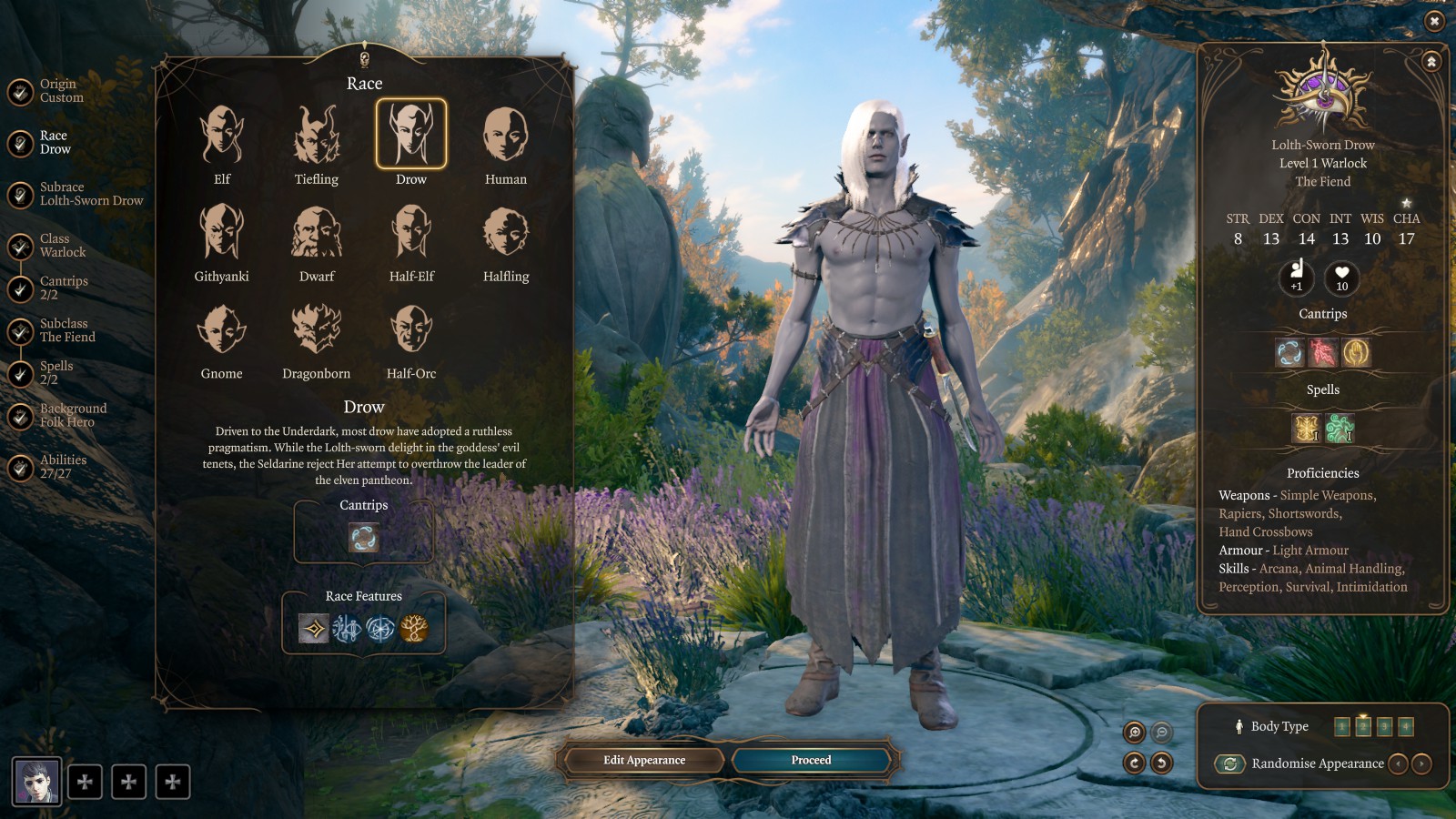Image resolution: width=1456 pixels, height=819 pixels.
Task: Click the Proceed button
Action: click(x=810, y=760)
